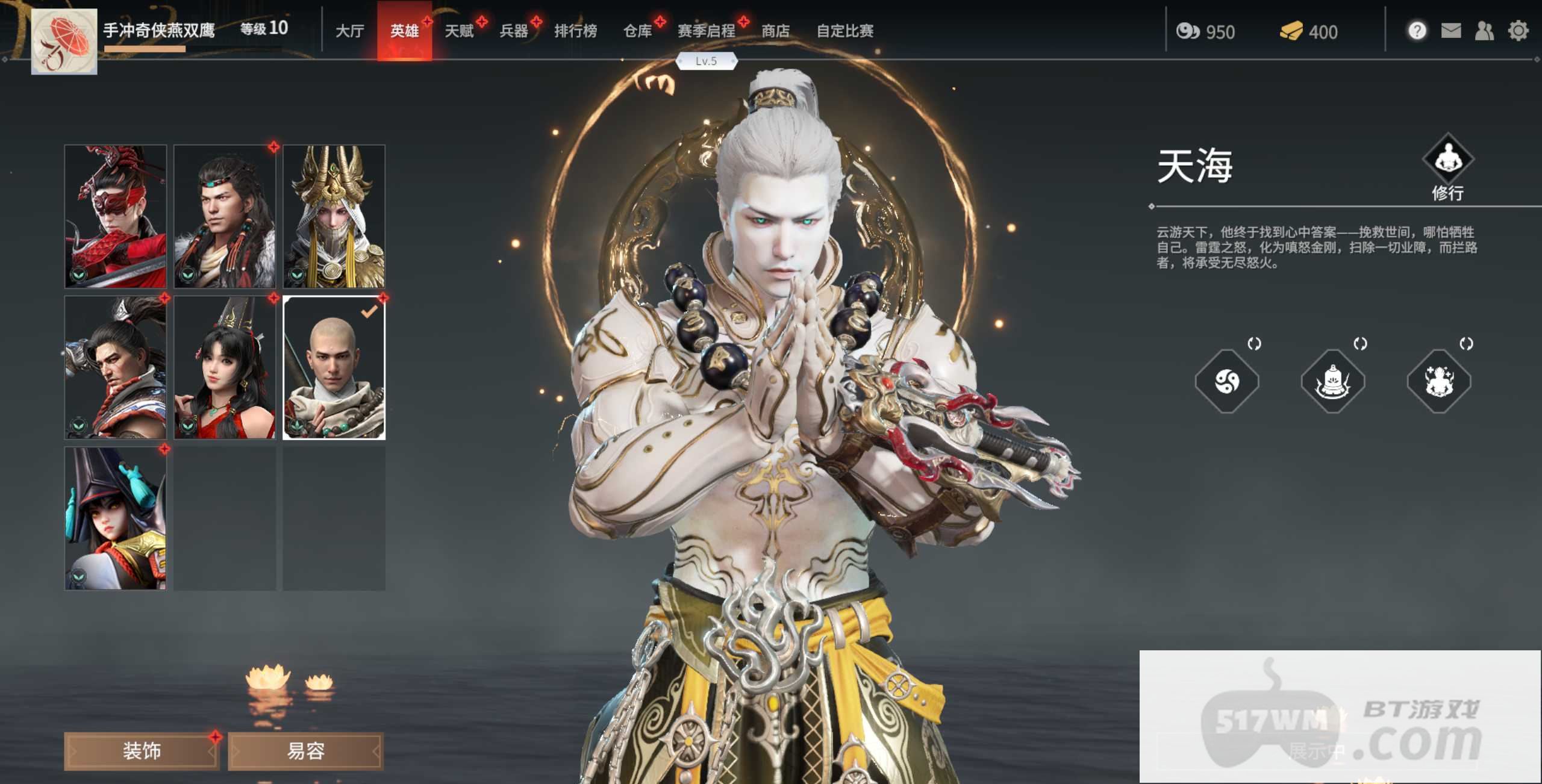1542x784 pixels.
Task: Choose the gold-horned veiled hero portrait
Action: tap(334, 216)
